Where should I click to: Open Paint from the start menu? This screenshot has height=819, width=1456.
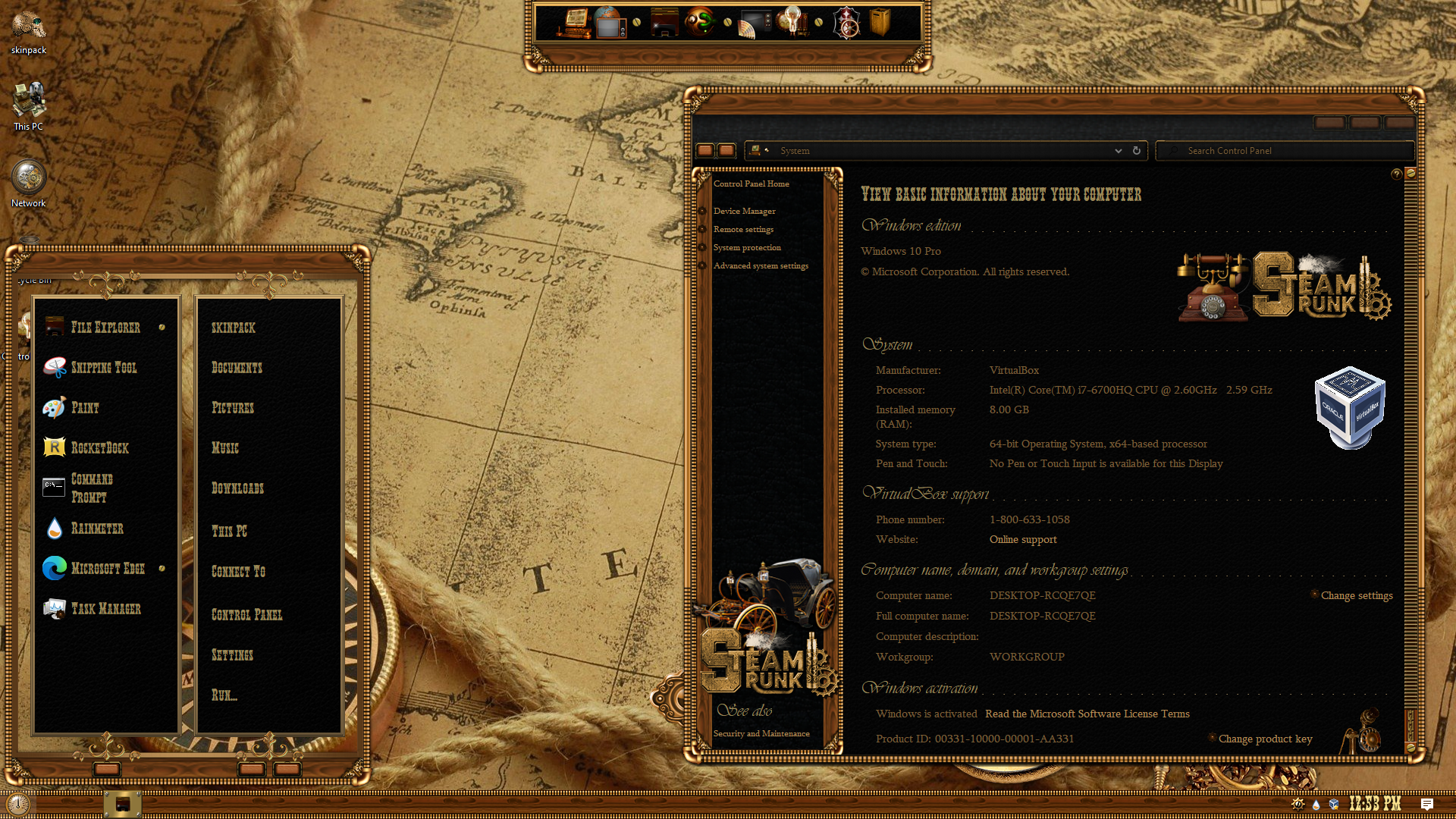click(85, 408)
